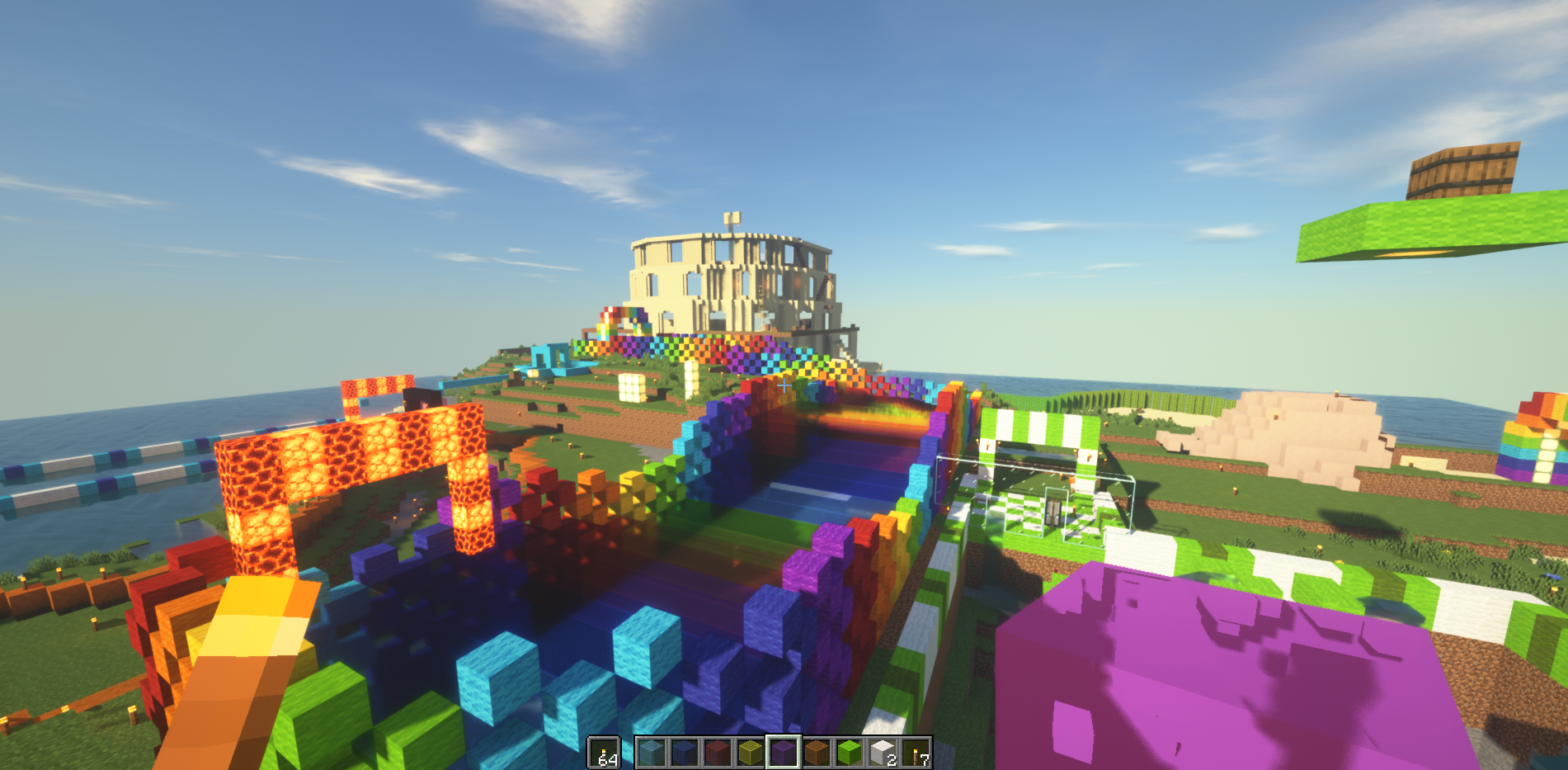The width and height of the screenshot is (1568, 770).
Task: Click the highlighted purple stained glass slot
Action: coord(783,753)
